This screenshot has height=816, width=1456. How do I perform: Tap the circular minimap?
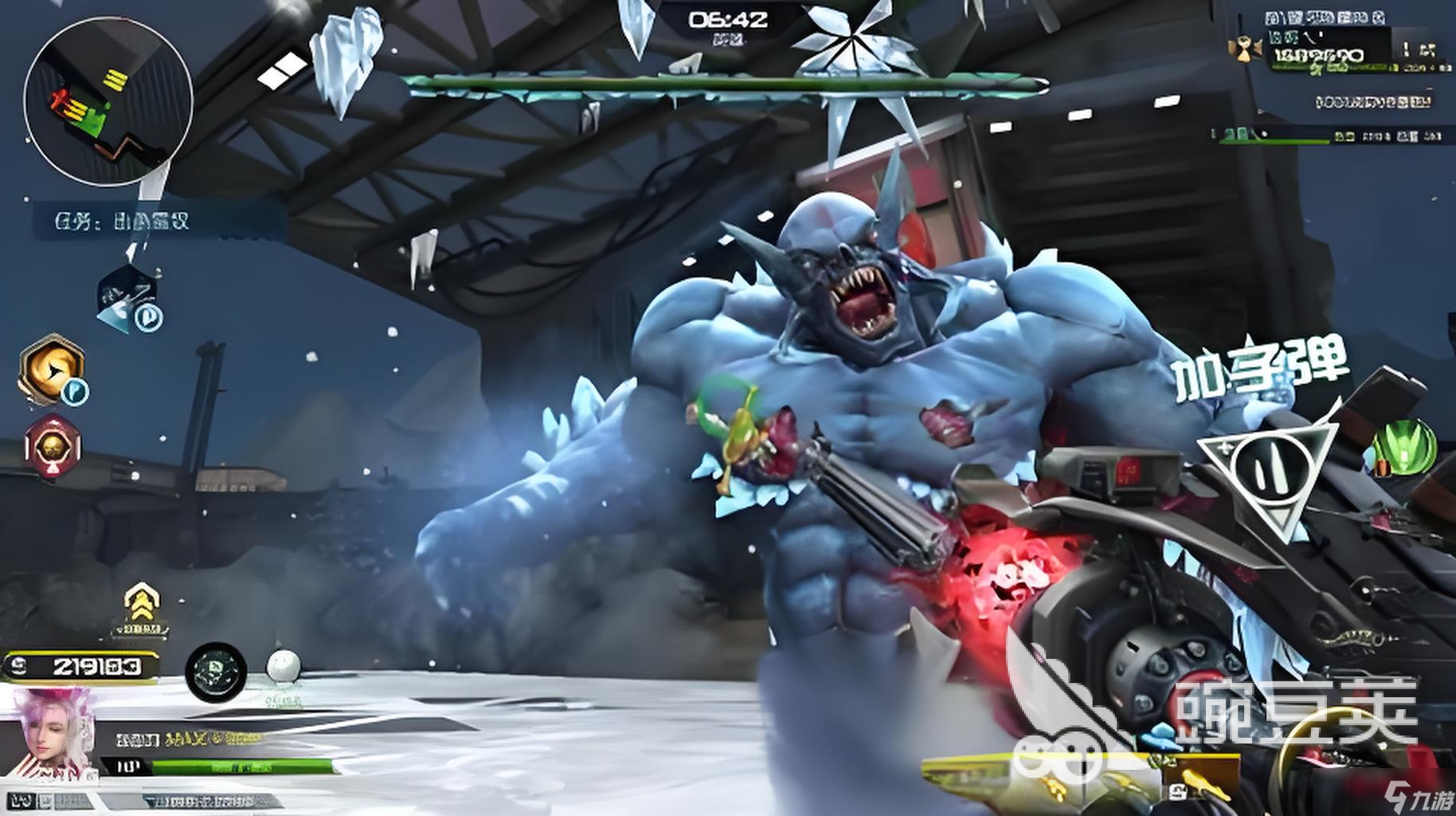coord(108,102)
